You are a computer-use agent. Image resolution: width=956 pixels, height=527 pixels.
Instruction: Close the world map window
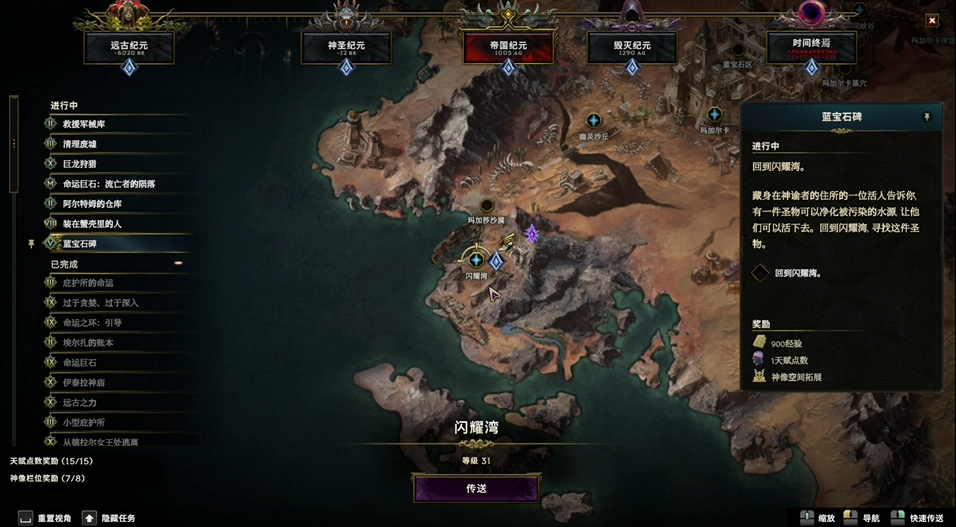point(932,20)
